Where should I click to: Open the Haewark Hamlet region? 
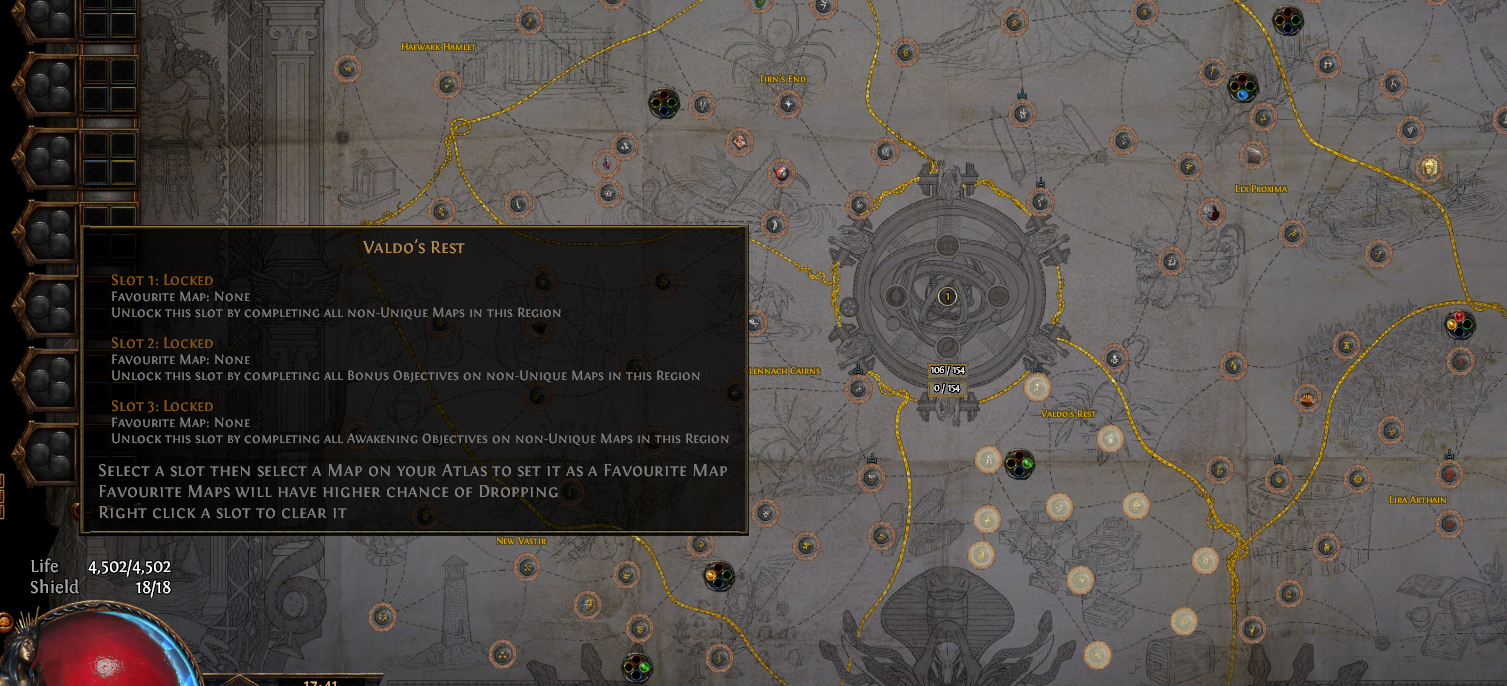click(438, 47)
